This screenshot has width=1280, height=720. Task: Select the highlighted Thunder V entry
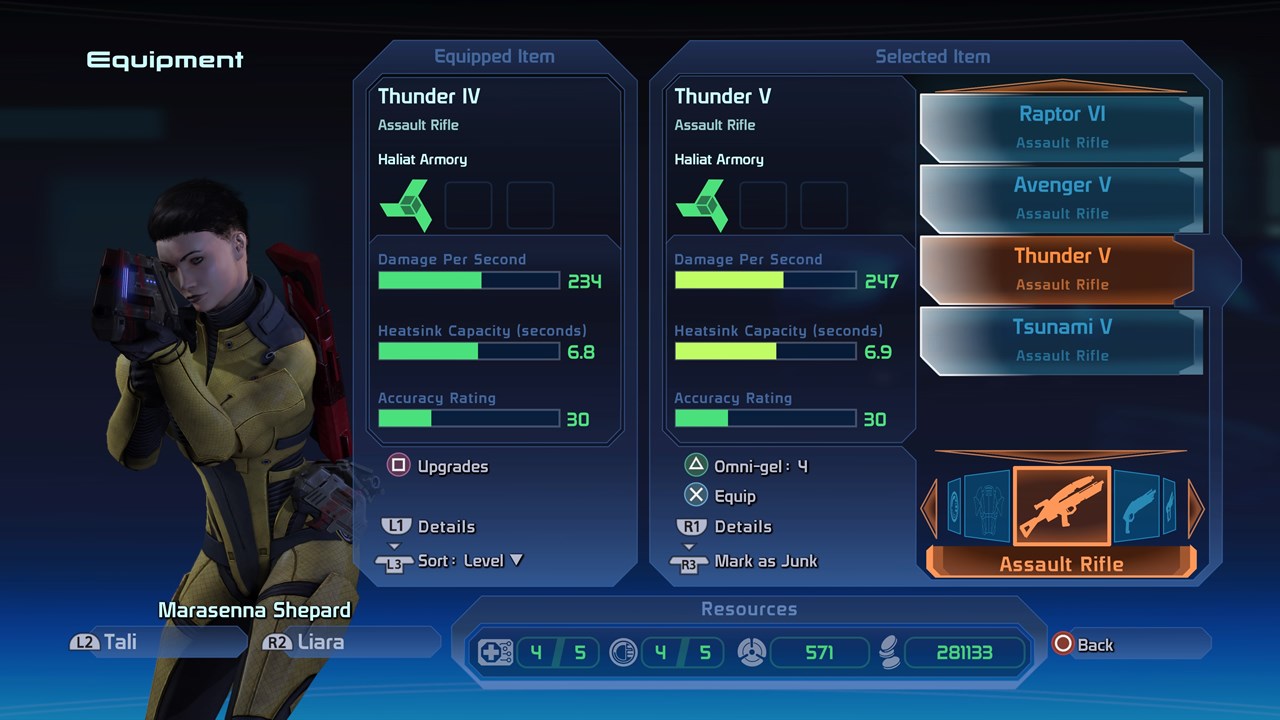coord(1061,269)
